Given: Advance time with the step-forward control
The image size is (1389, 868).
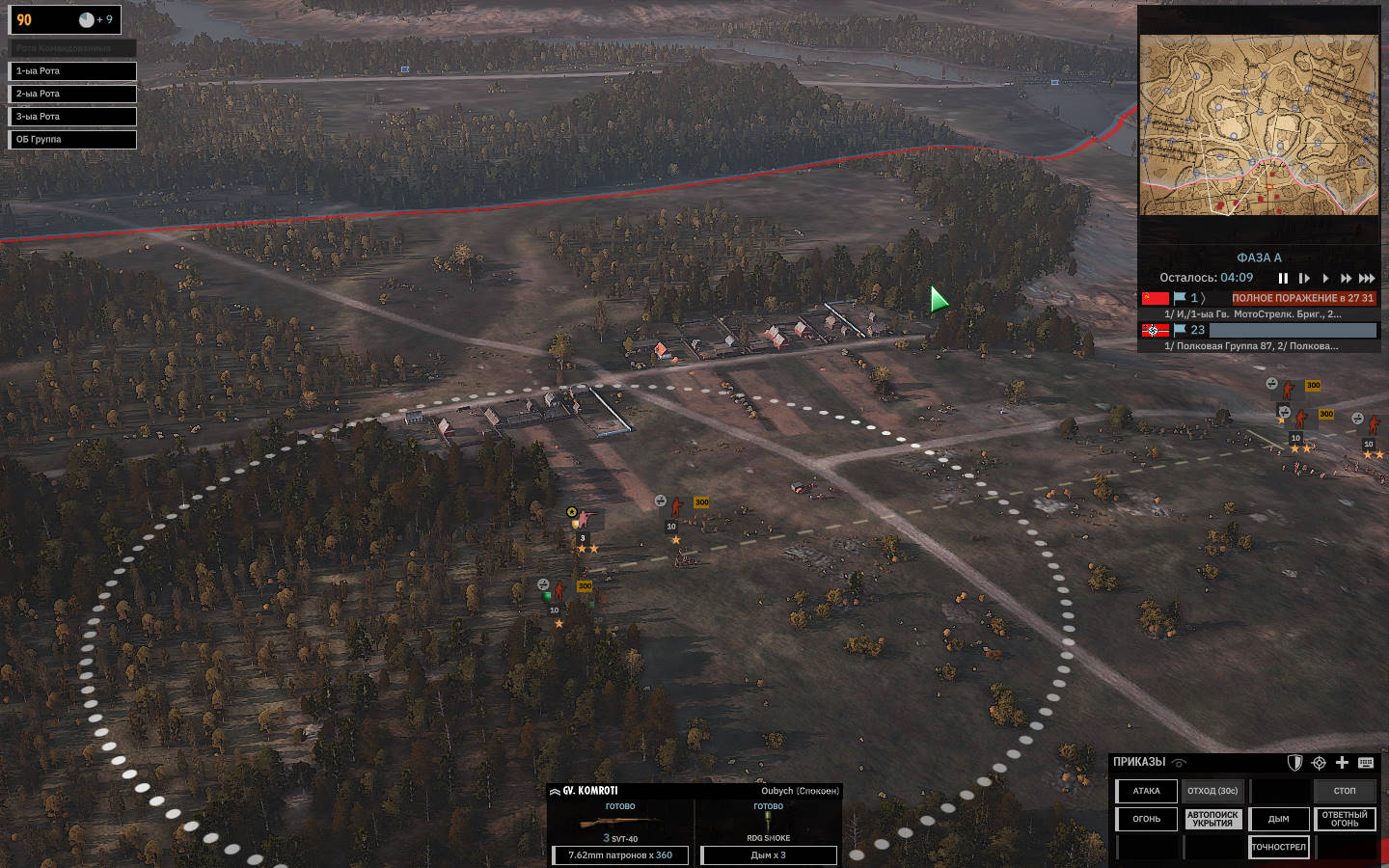Looking at the screenshot, I should 1304,279.
